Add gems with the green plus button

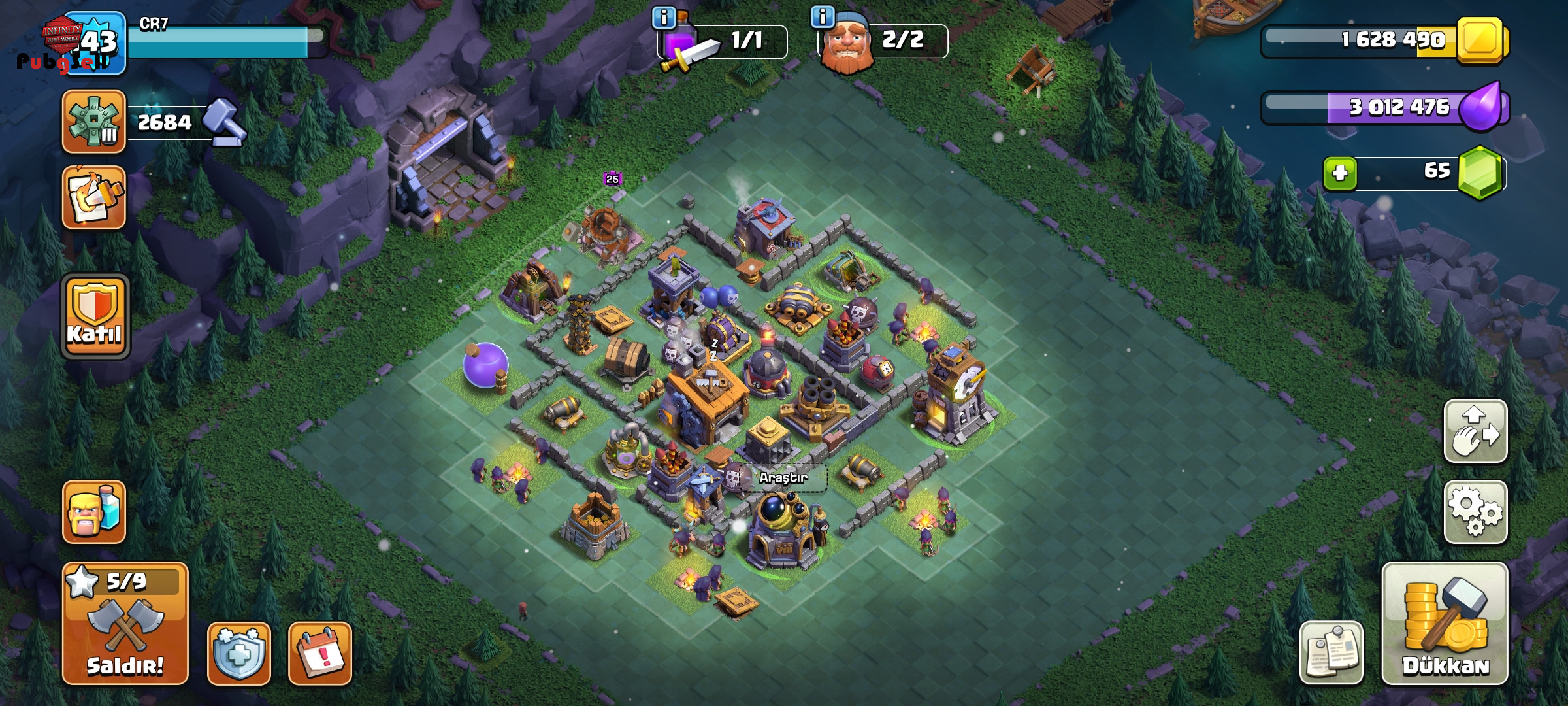pyautogui.click(x=1340, y=173)
